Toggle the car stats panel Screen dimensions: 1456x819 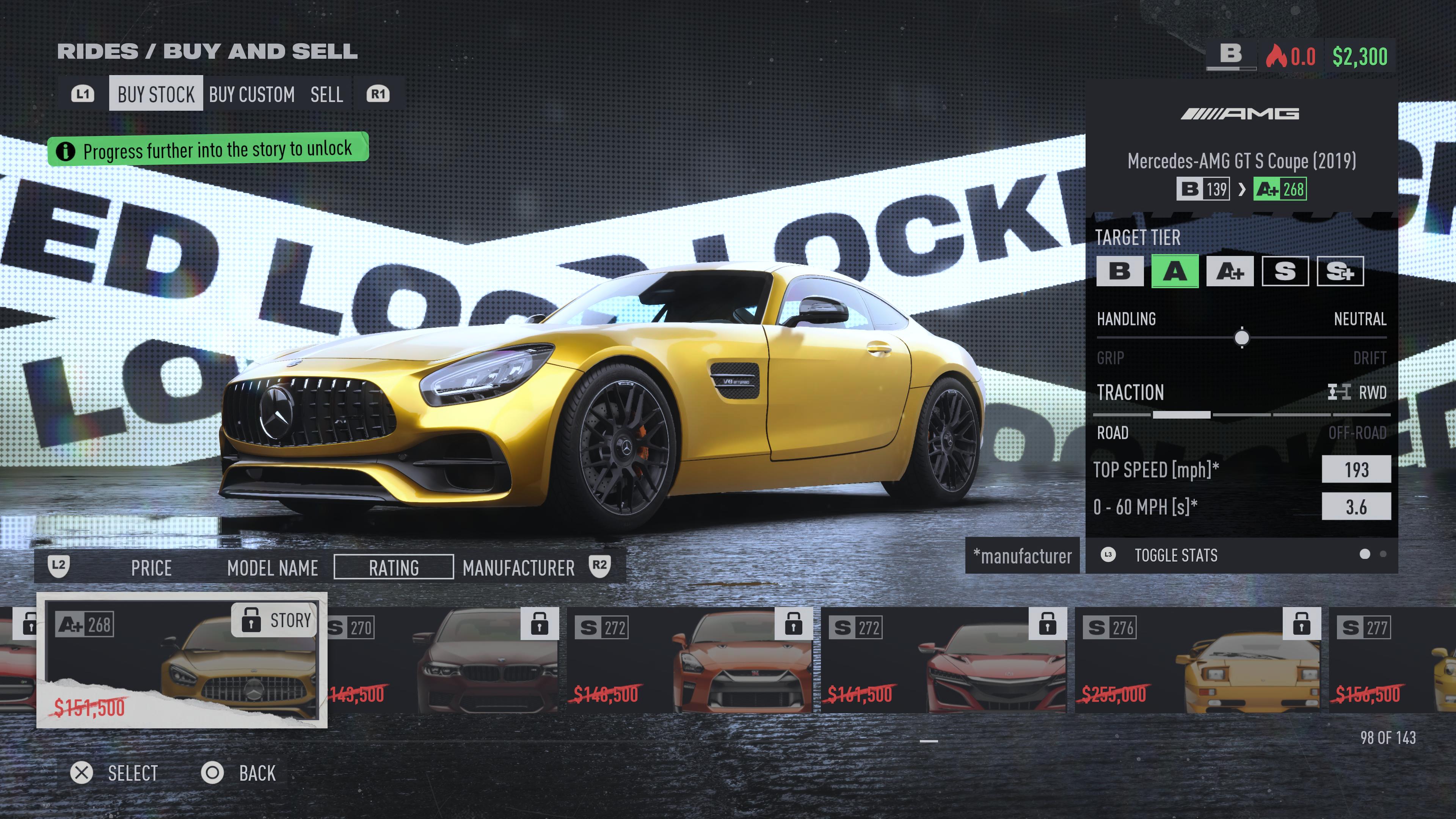coord(1175,555)
